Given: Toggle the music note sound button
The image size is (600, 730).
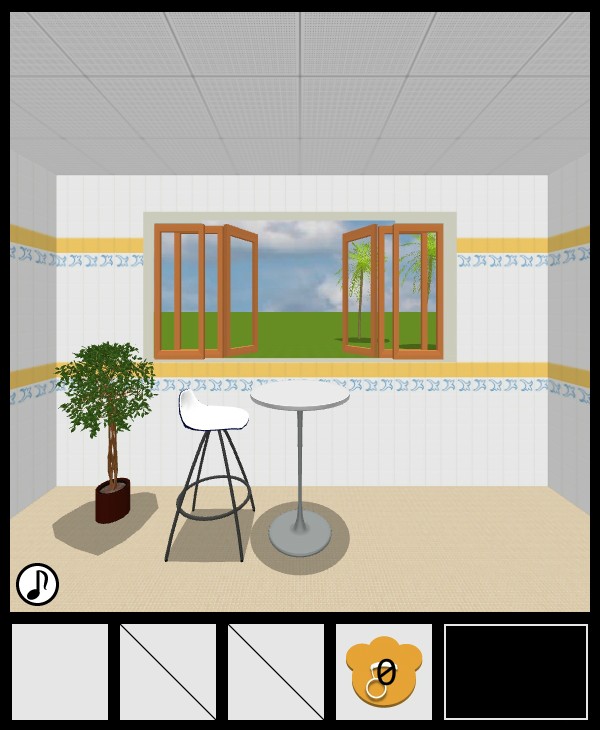Looking at the screenshot, I should [37, 584].
